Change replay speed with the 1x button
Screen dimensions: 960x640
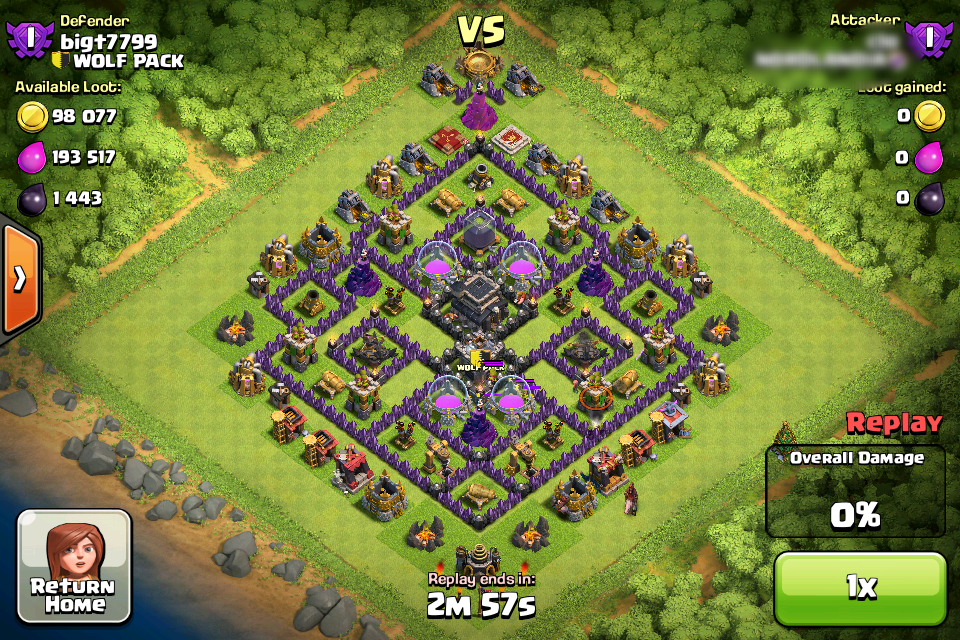point(860,588)
